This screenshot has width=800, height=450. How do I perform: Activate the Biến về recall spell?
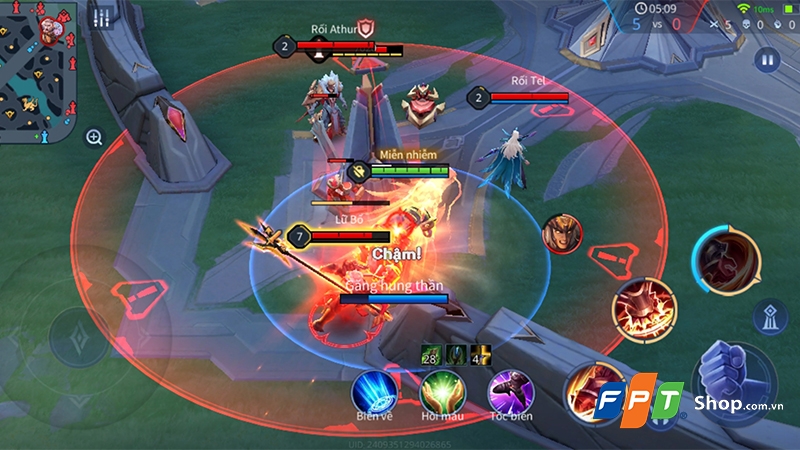[375, 389]
